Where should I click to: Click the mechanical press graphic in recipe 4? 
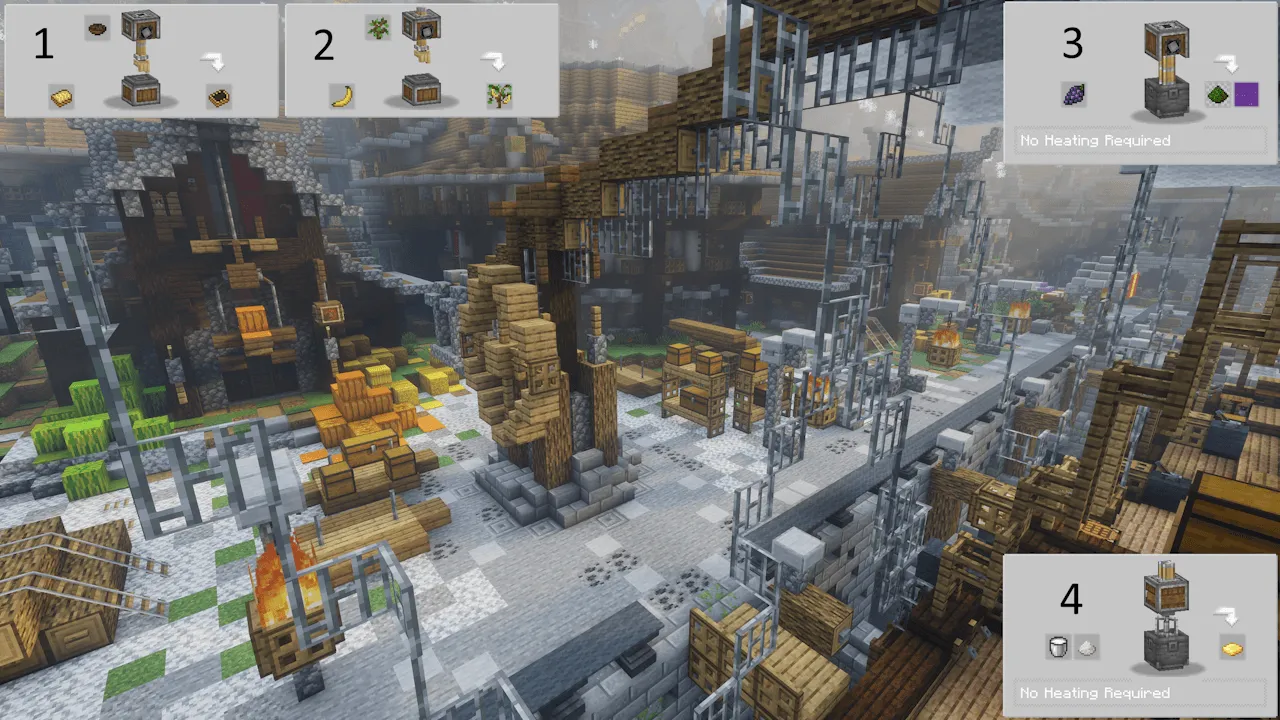click(x=1168, y=618)
